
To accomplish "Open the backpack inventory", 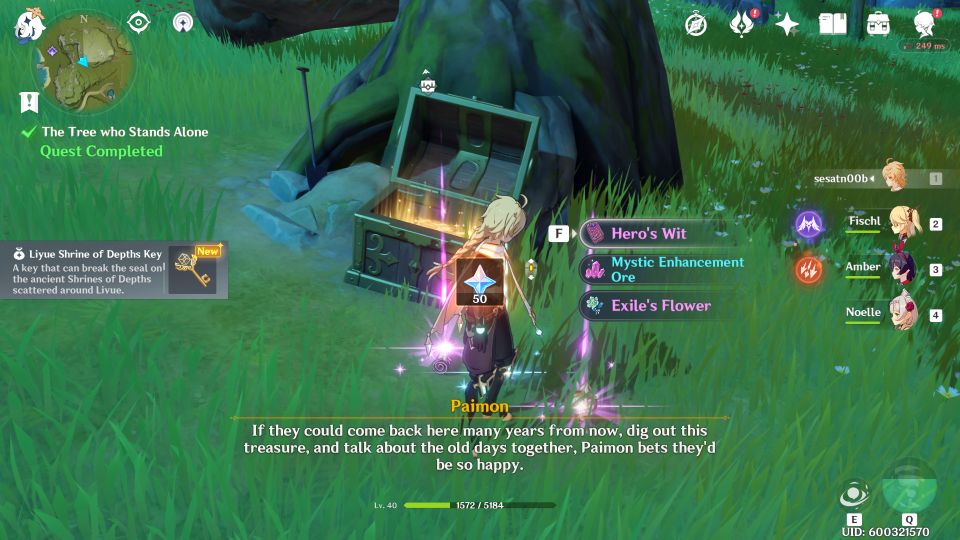I will click(878, 24).
